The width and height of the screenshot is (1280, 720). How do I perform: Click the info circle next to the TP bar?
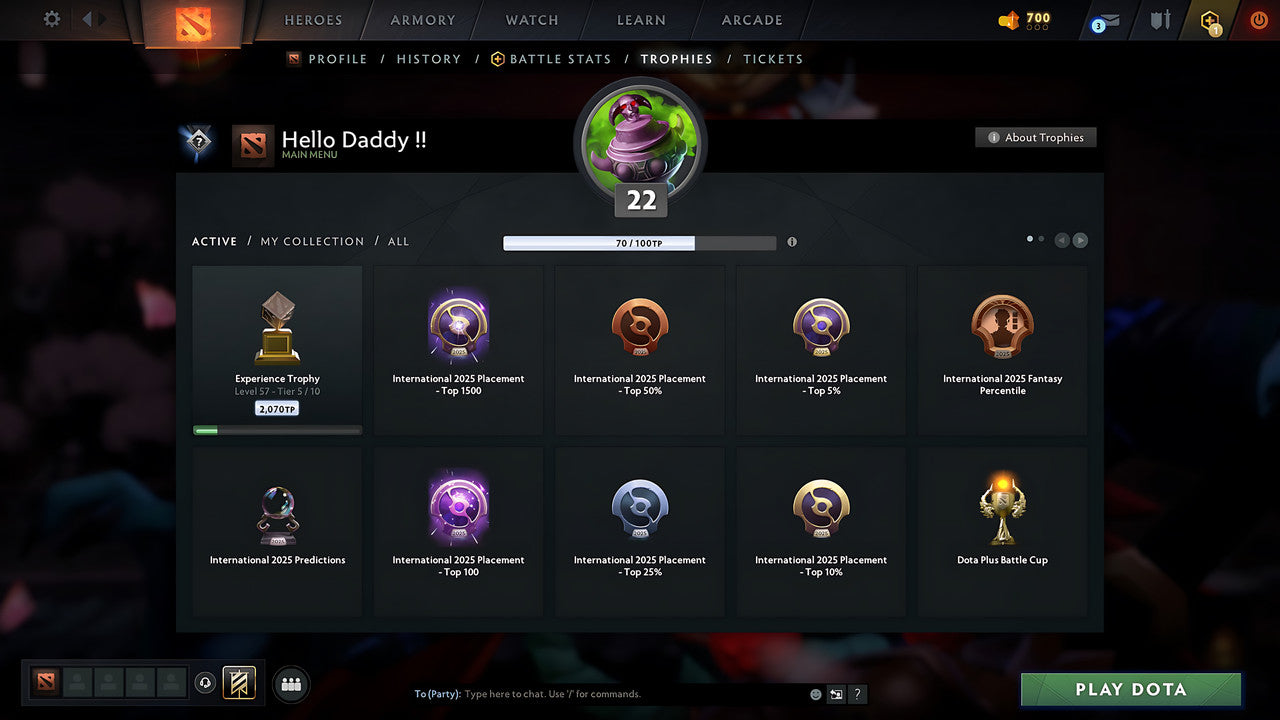coord(791,242)
